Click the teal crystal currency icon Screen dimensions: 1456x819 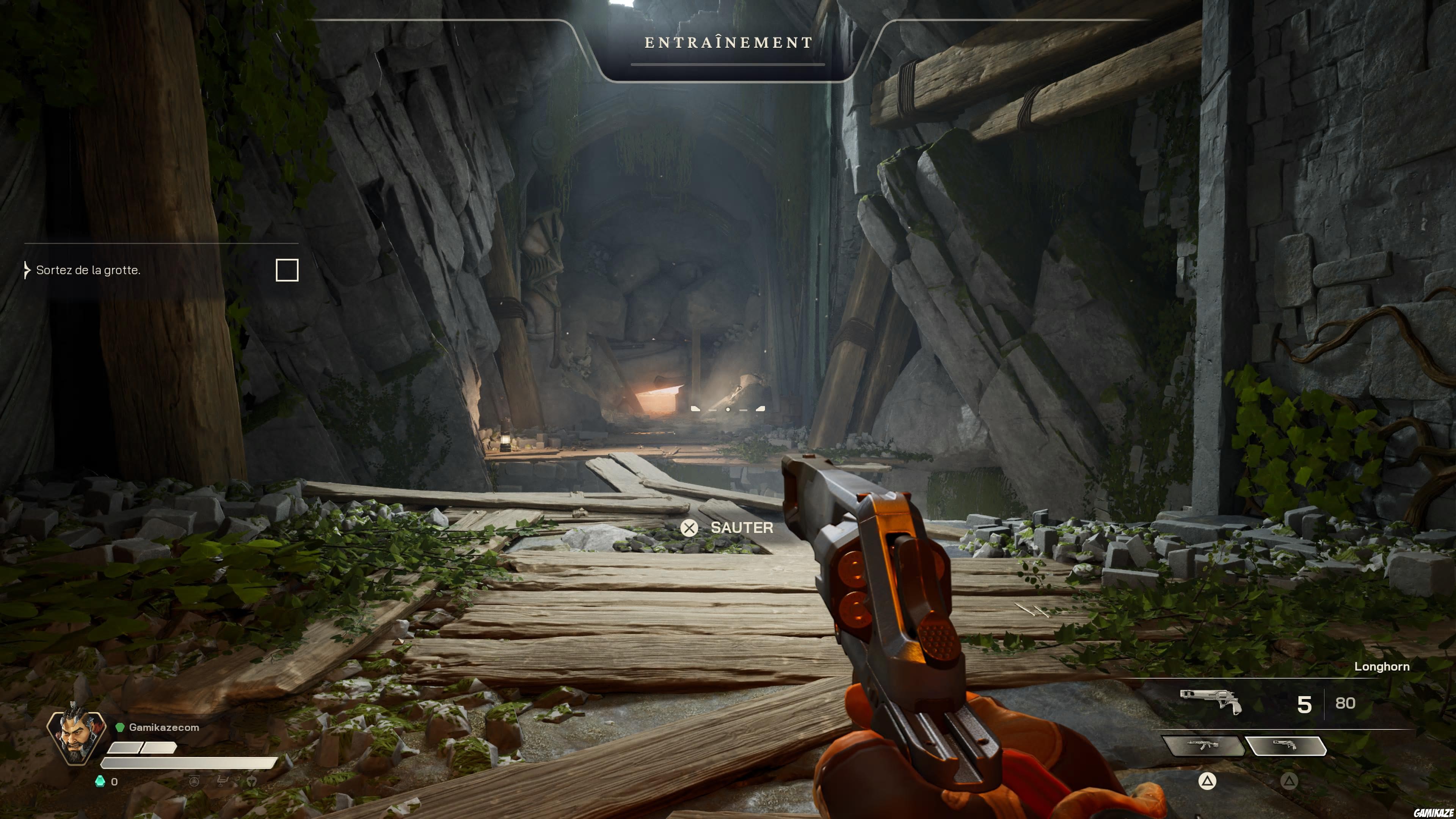pyautogui.click(x=100, y=782)
